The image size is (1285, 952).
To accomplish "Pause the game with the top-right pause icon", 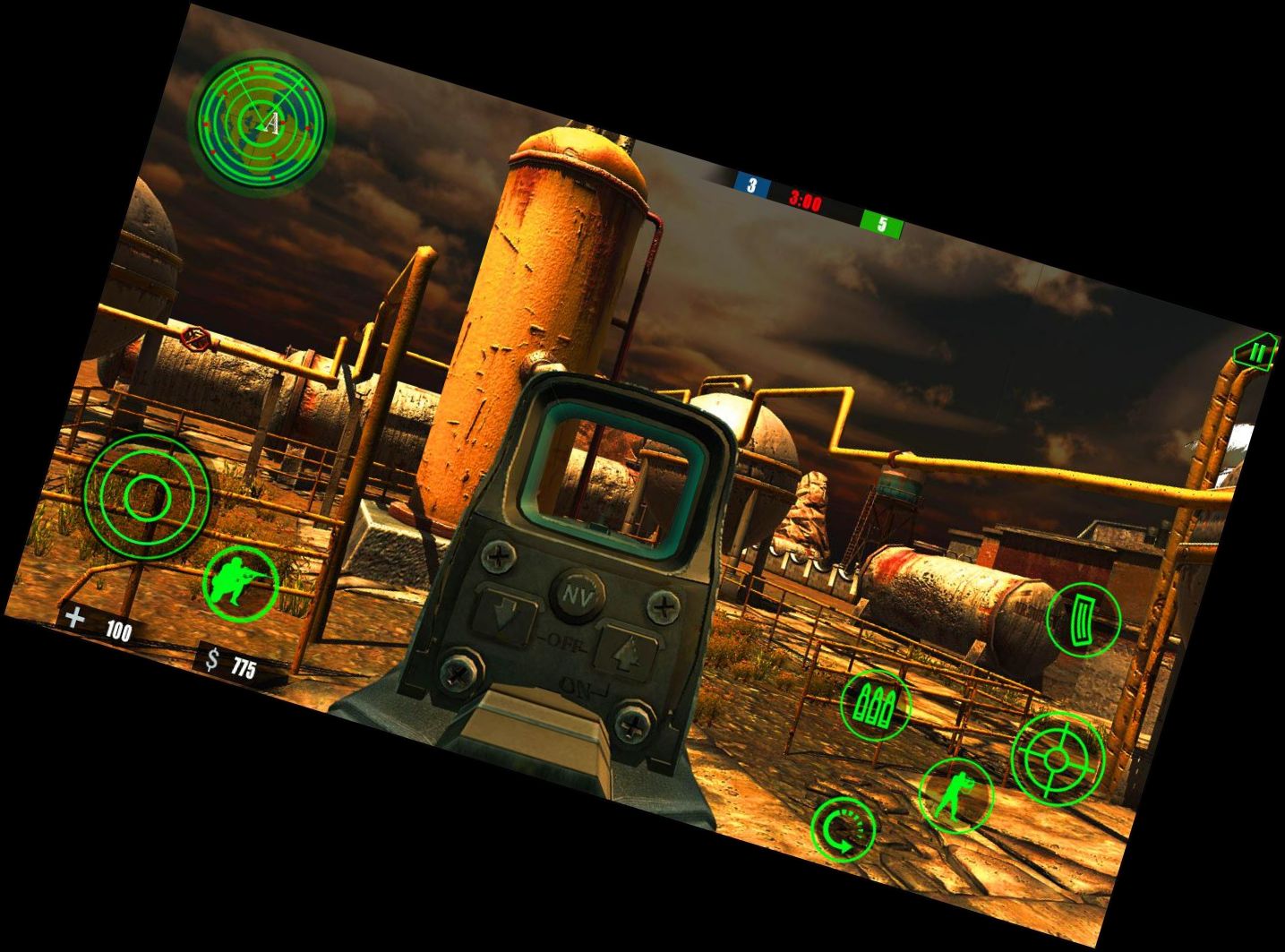I will click(1257, 351).
